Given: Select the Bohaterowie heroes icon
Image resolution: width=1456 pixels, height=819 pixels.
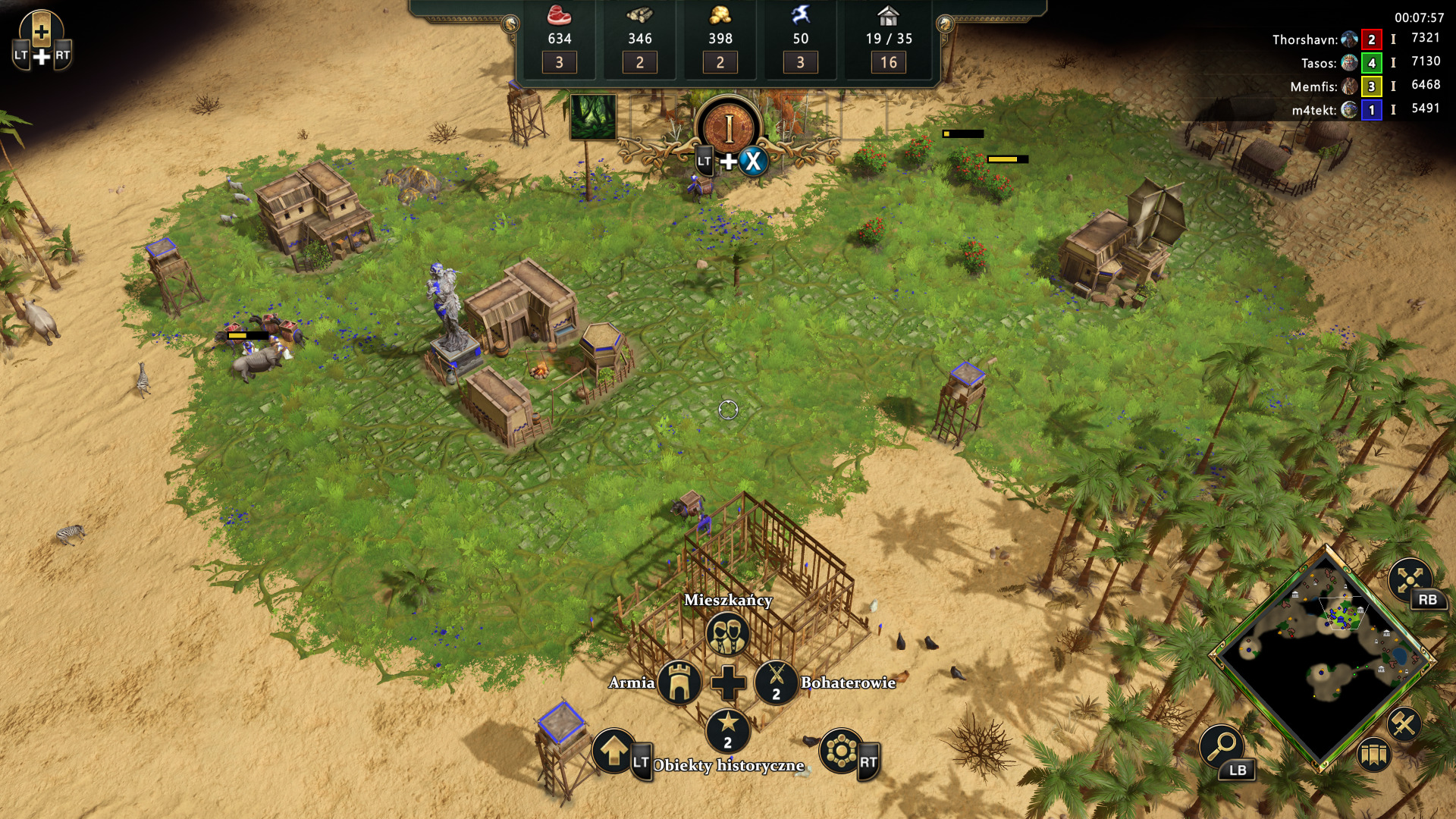Looking at the screenshot, I should coord(776,682).
